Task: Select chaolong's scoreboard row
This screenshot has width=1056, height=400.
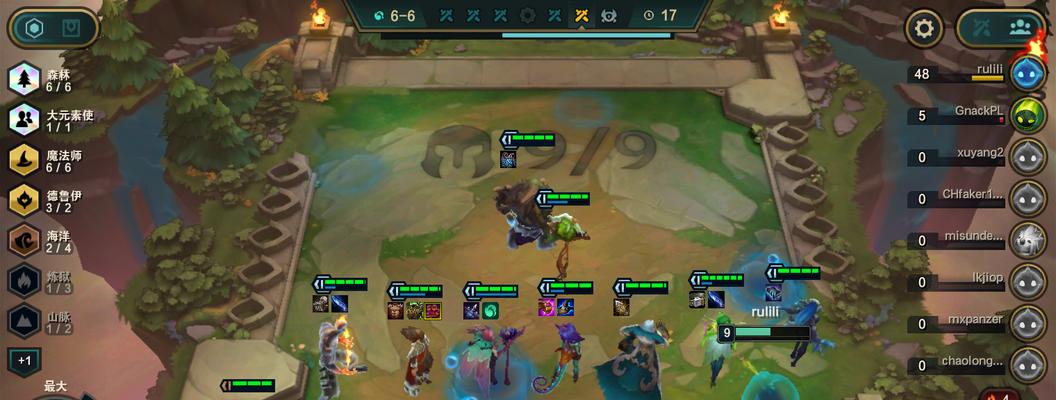Action: tap(1027, 364)
